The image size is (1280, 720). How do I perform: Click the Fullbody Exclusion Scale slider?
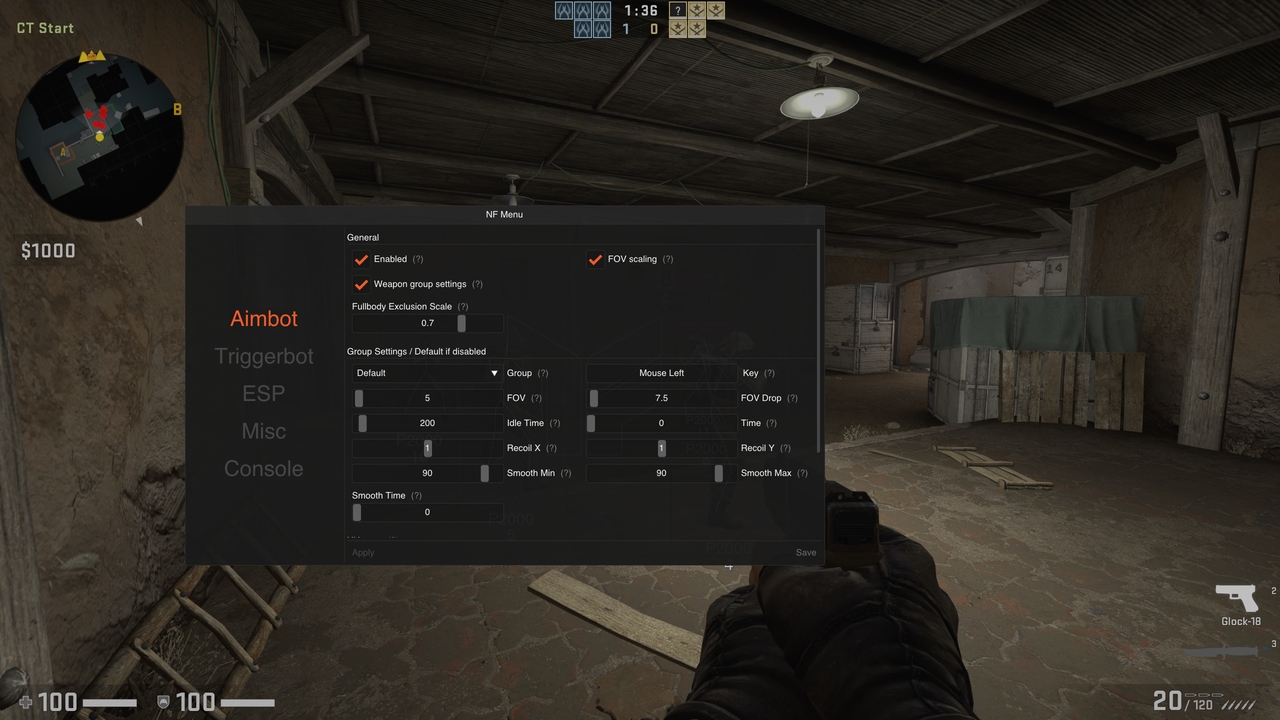[x=428, y=323]
